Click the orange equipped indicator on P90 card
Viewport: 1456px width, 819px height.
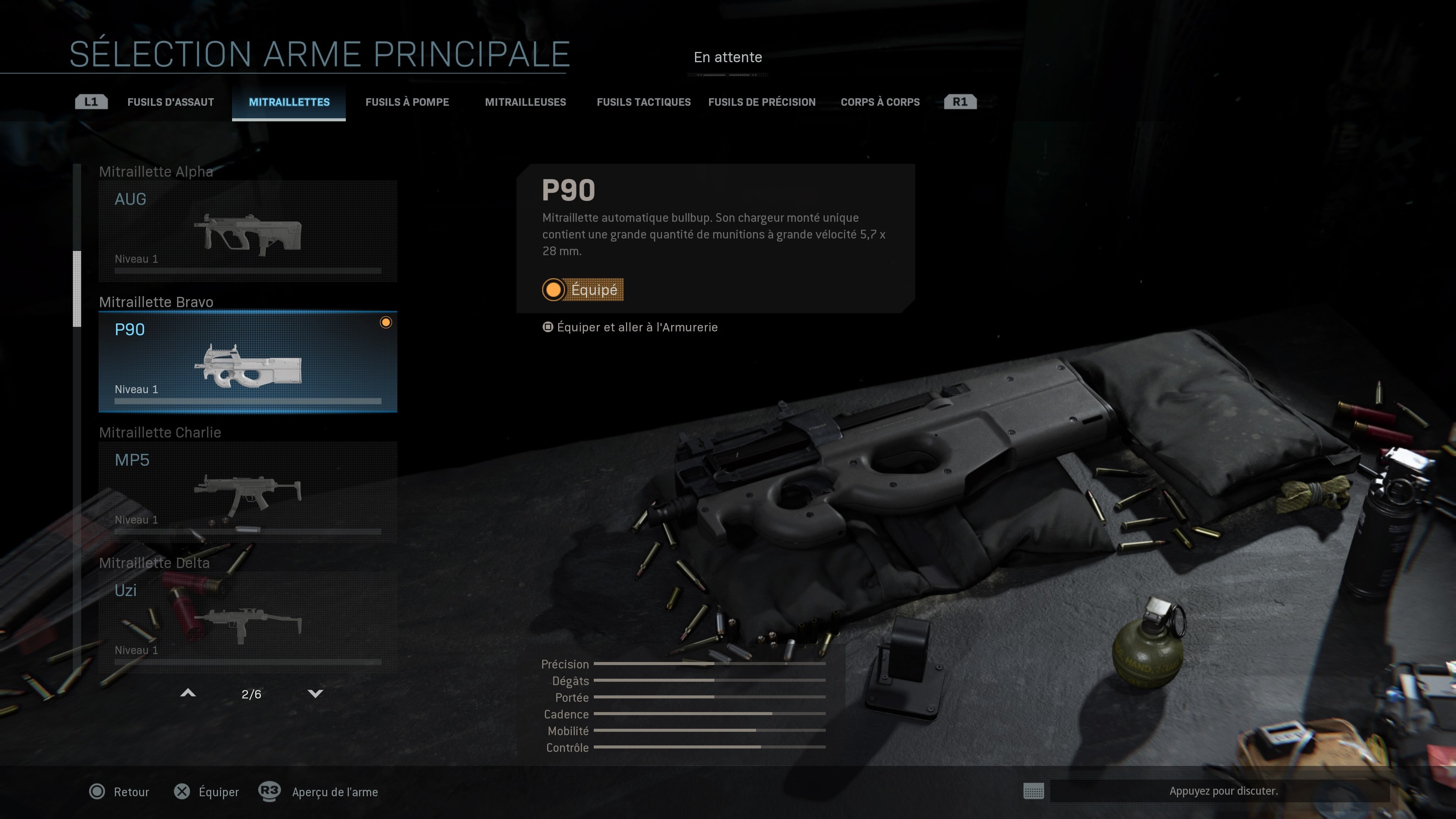pyautogui.click(x=387, y=322)
